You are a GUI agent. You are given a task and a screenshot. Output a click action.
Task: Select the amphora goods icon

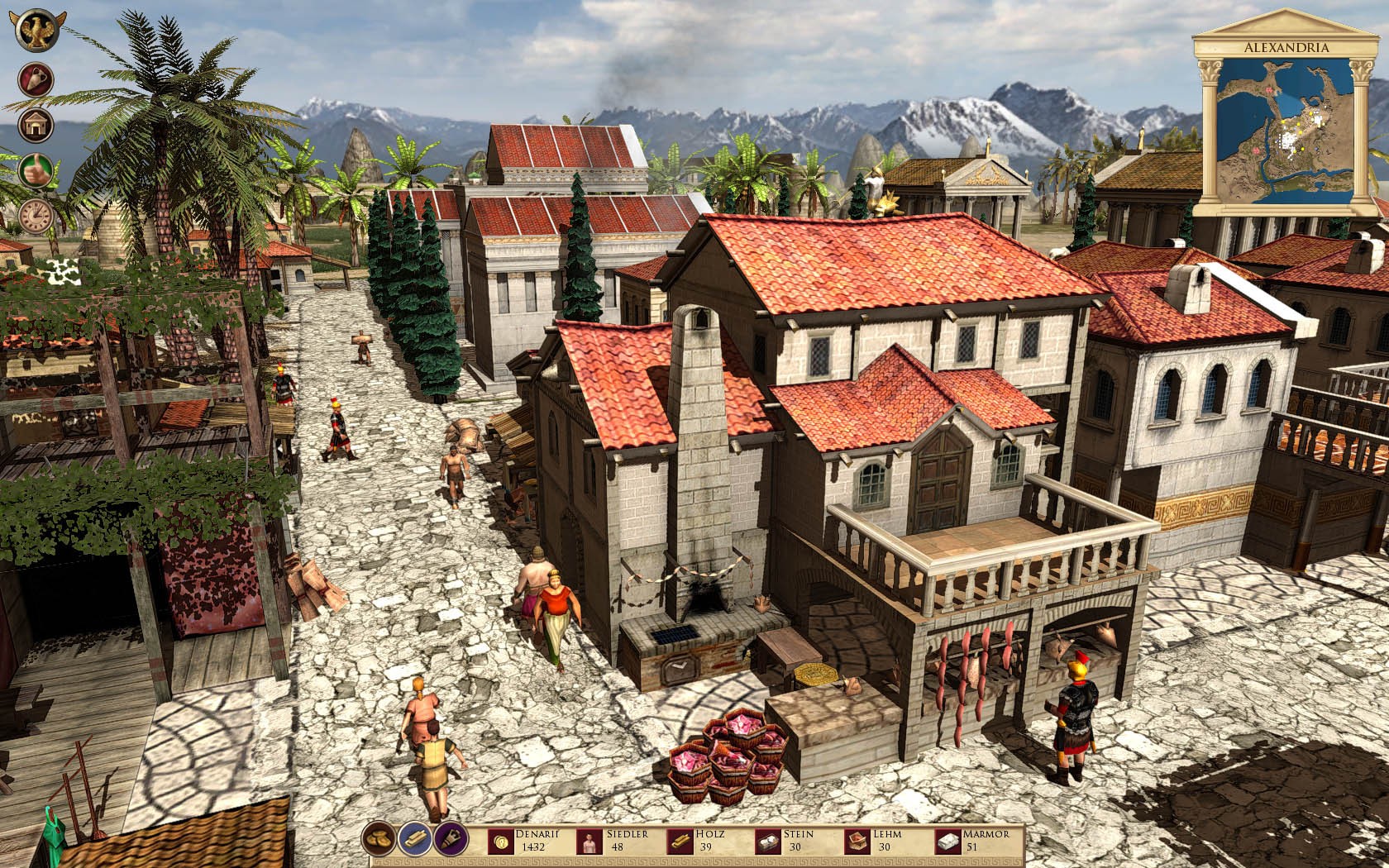pos(36,79)
